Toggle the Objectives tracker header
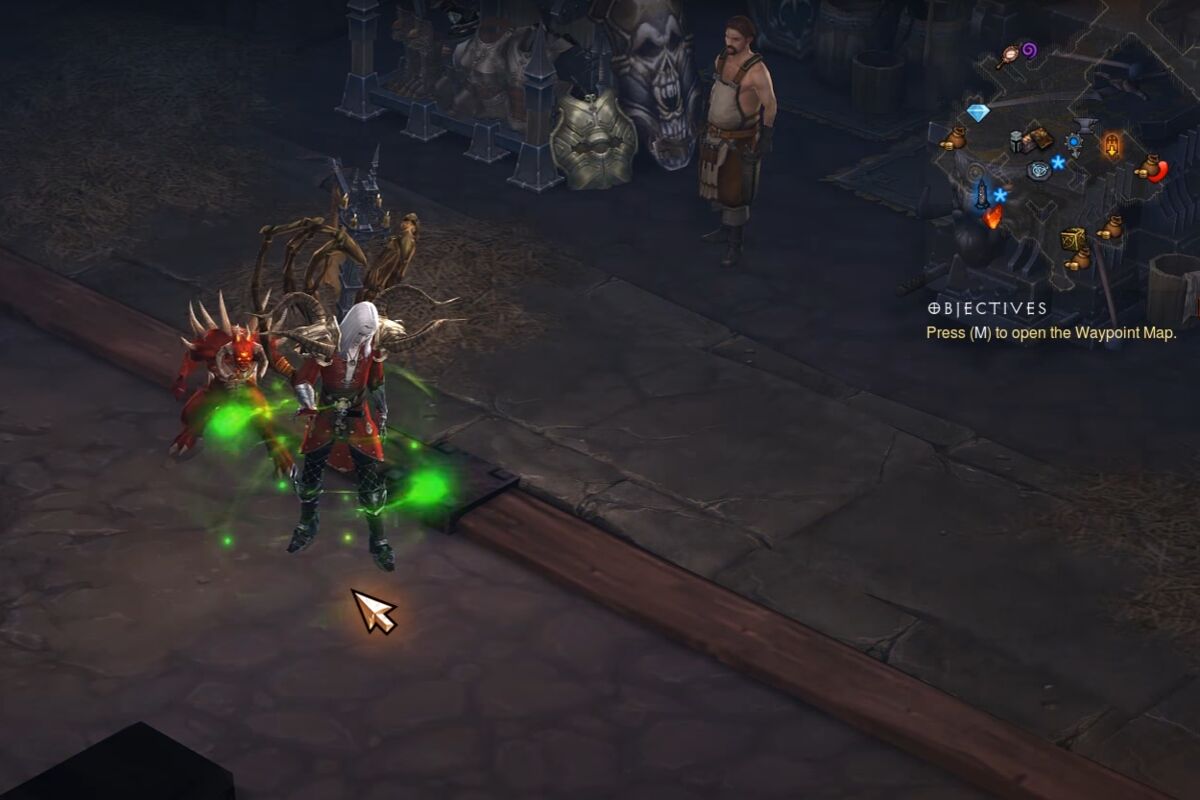 point(987,309)
